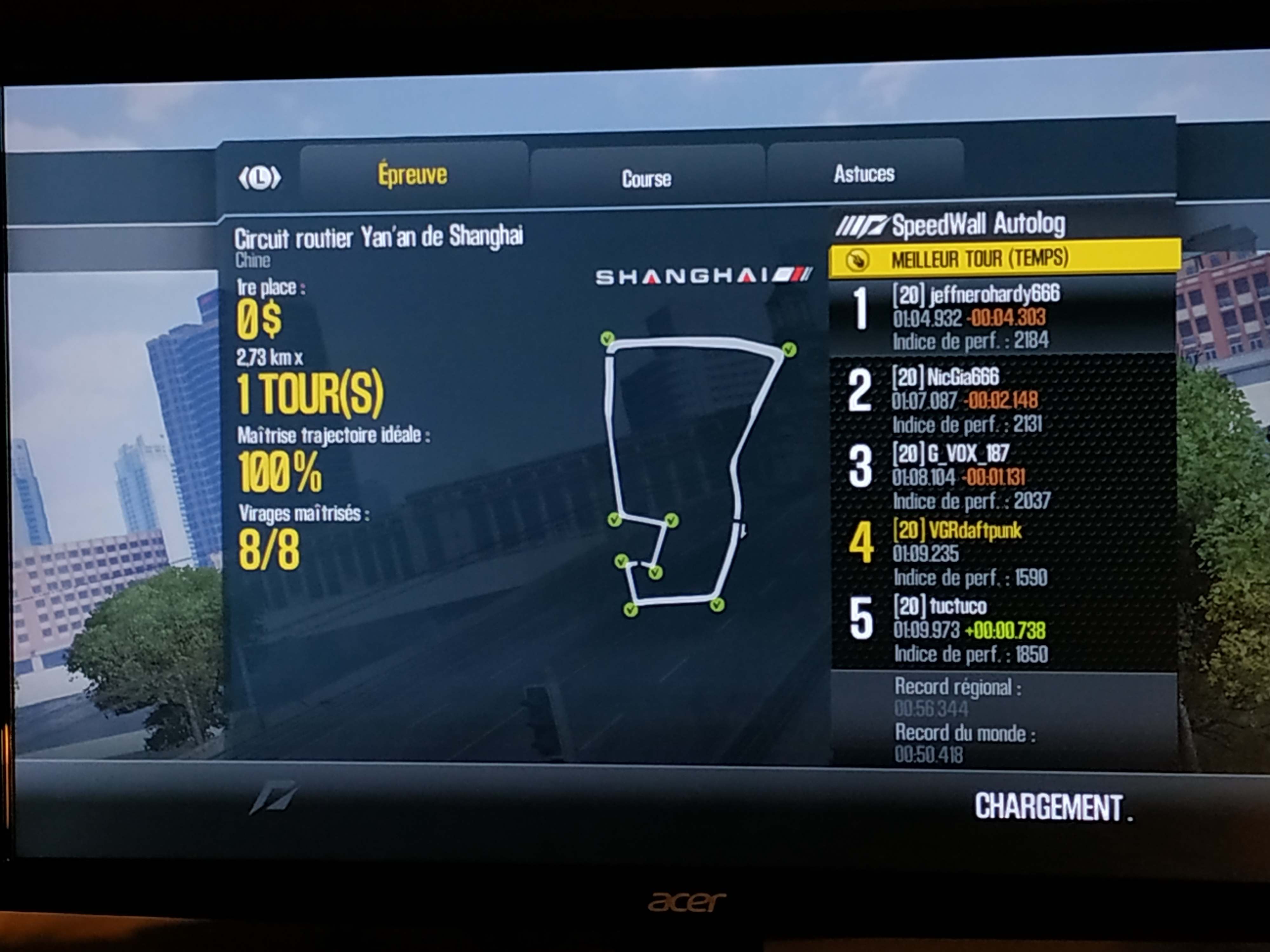This screenshot has height=952, width=1270.
Task: Open the Course tab
Action: click(x=646, y=178)
